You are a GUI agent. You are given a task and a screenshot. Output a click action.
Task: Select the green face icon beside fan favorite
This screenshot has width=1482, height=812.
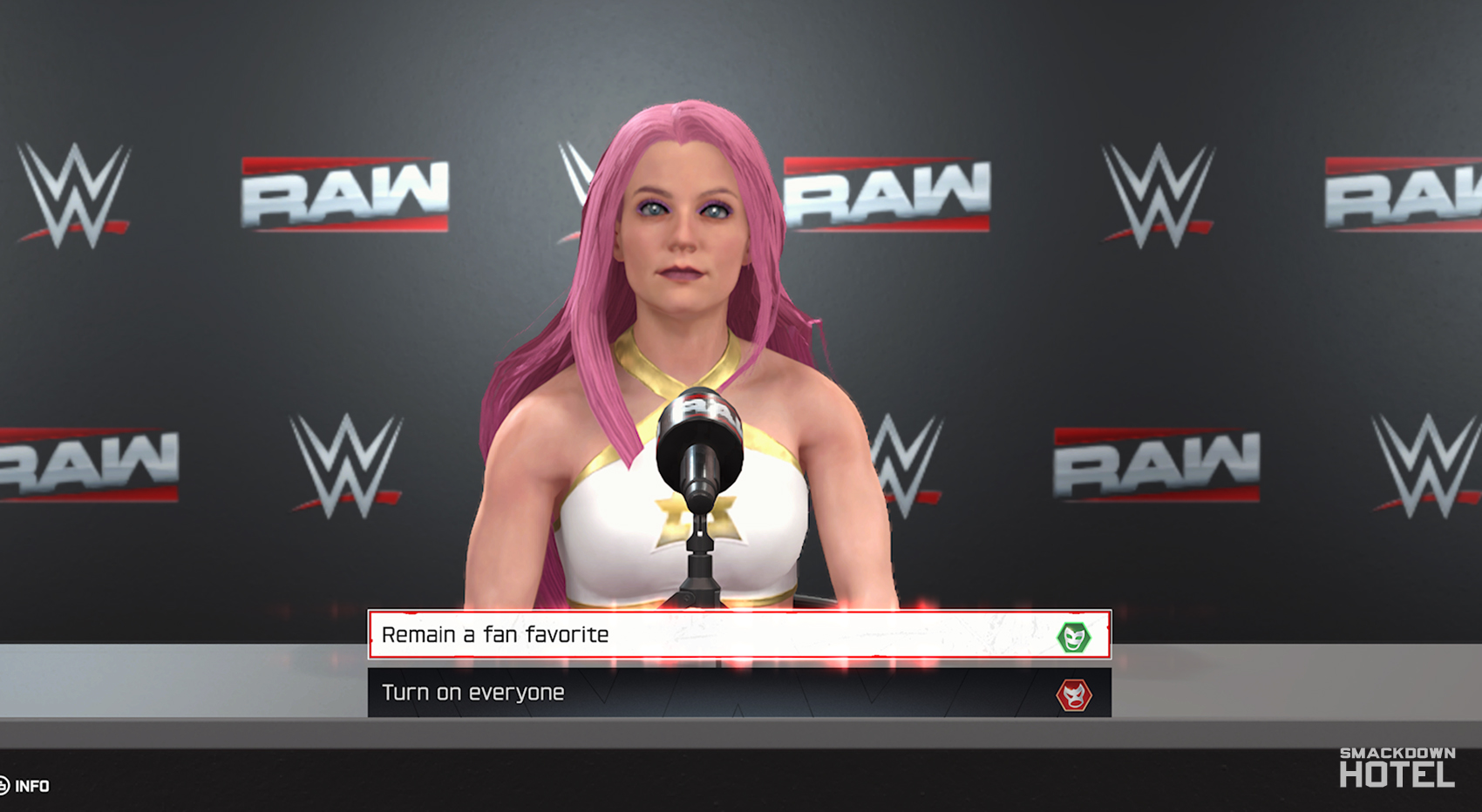click(x=1075, y=636)
